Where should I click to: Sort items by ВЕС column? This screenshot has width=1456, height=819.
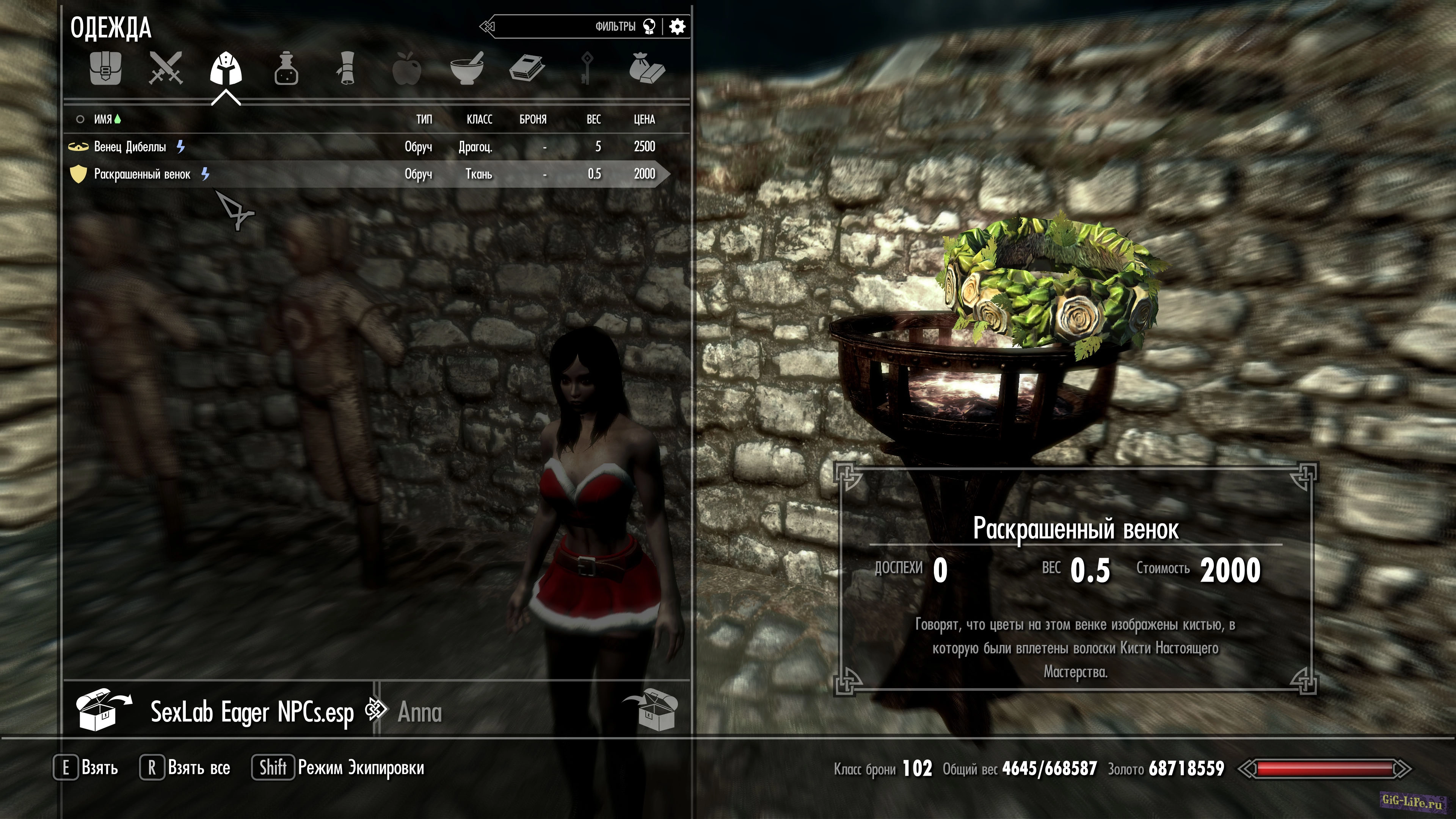click(593, 119)
